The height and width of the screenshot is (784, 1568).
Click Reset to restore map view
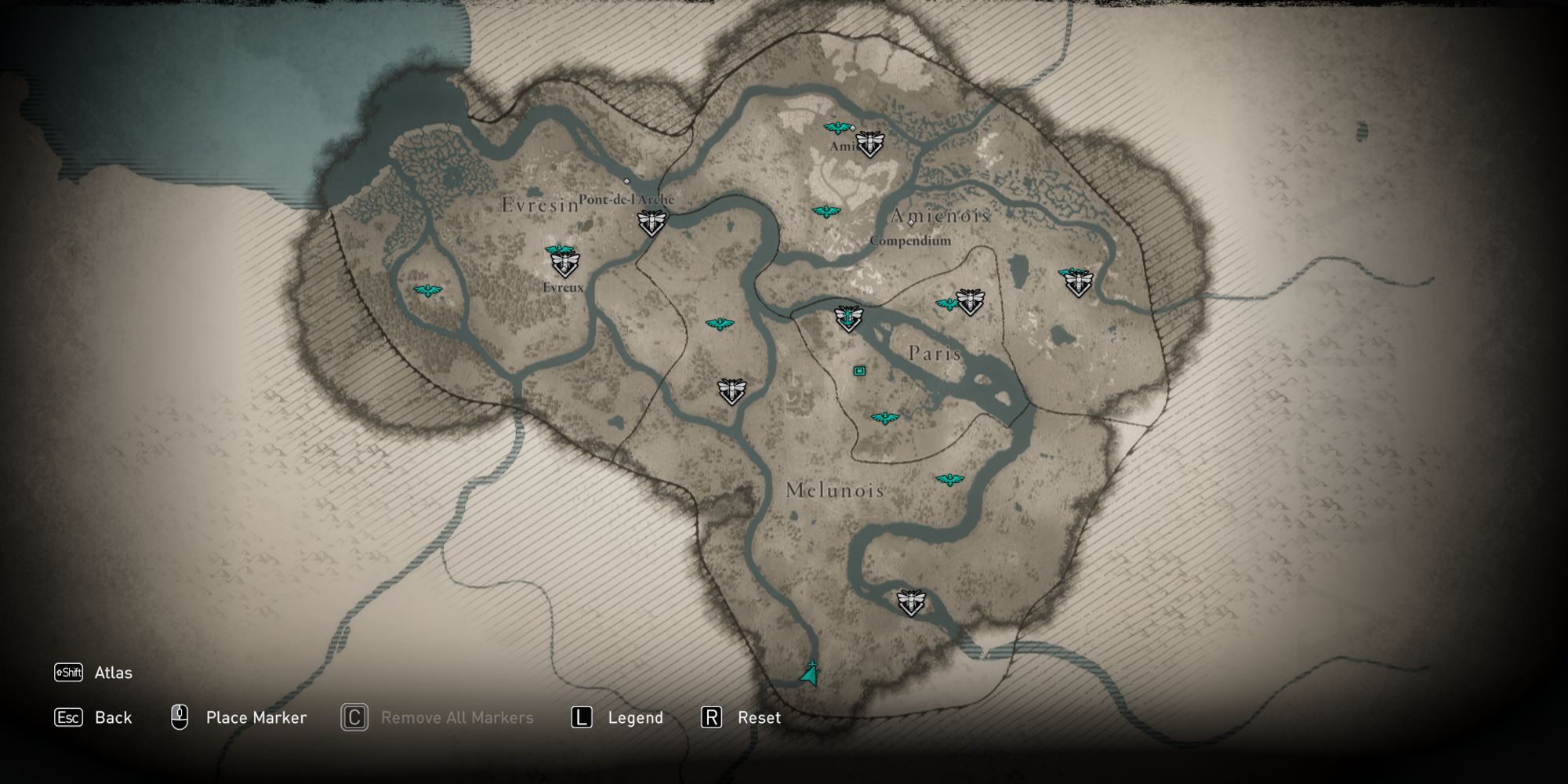[x=757, y=717]
